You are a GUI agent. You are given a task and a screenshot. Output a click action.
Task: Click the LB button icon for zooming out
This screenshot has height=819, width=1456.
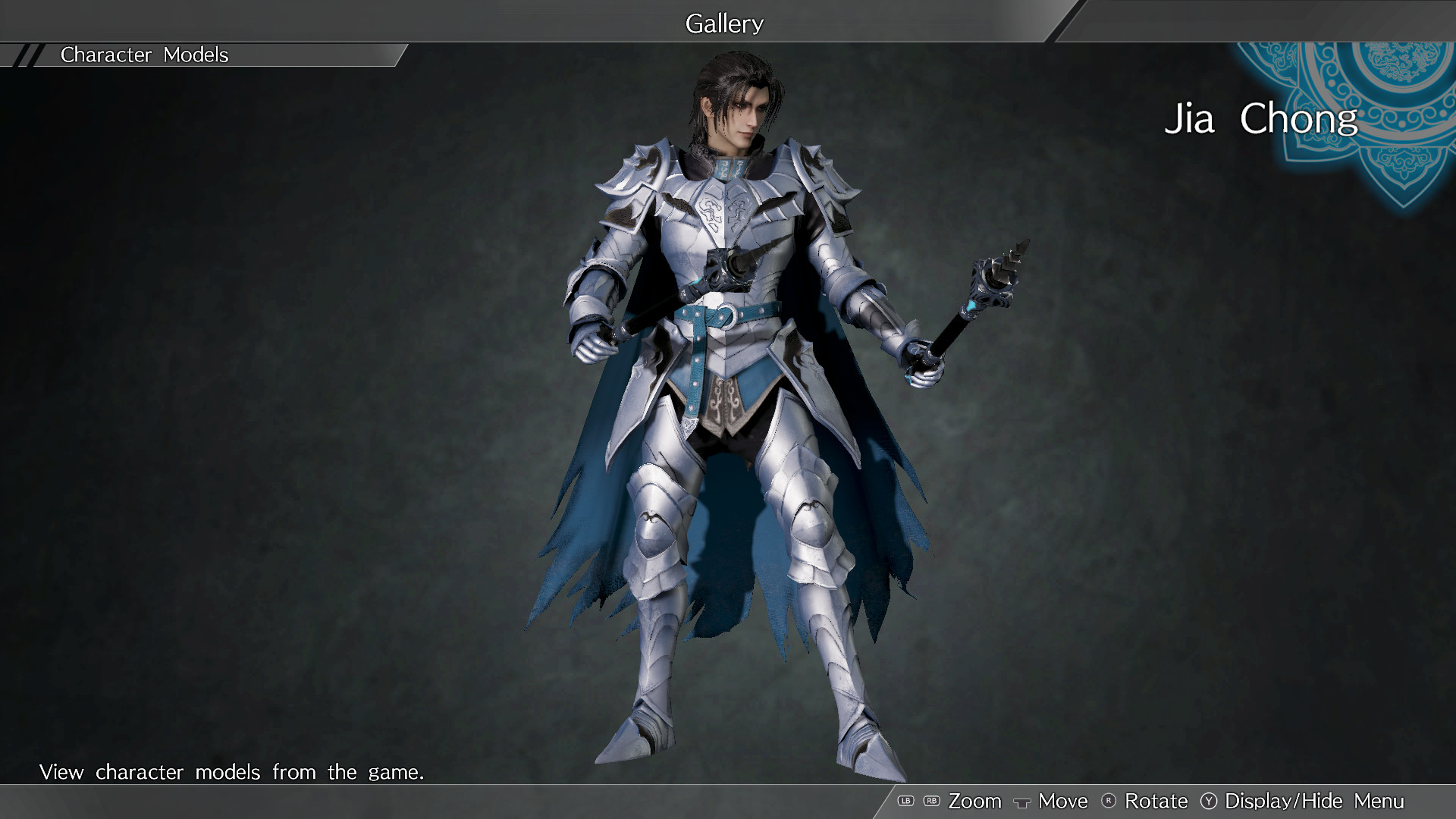(905, 801)
